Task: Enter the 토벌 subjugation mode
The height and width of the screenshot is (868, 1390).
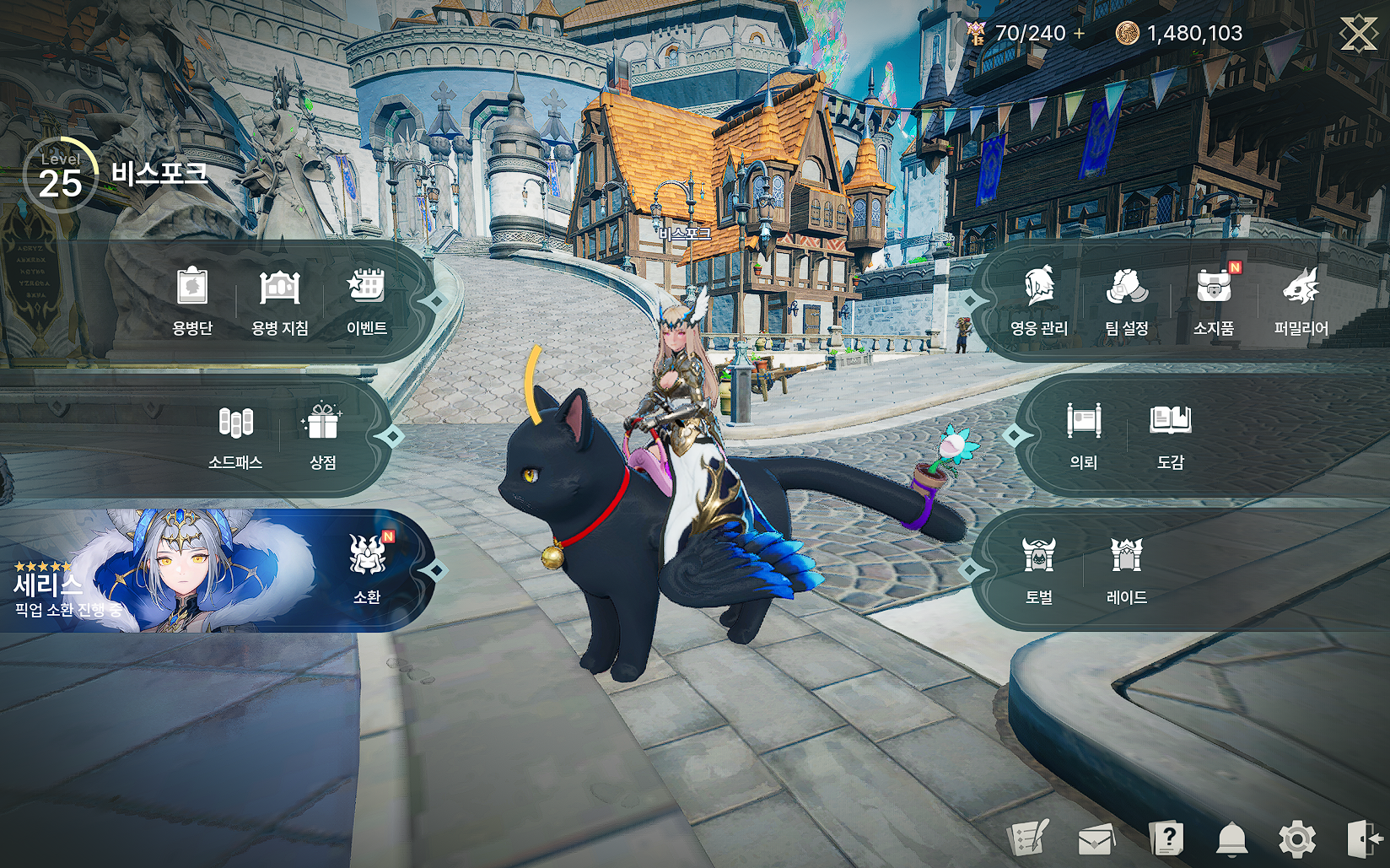Action: click(1039, 568)
